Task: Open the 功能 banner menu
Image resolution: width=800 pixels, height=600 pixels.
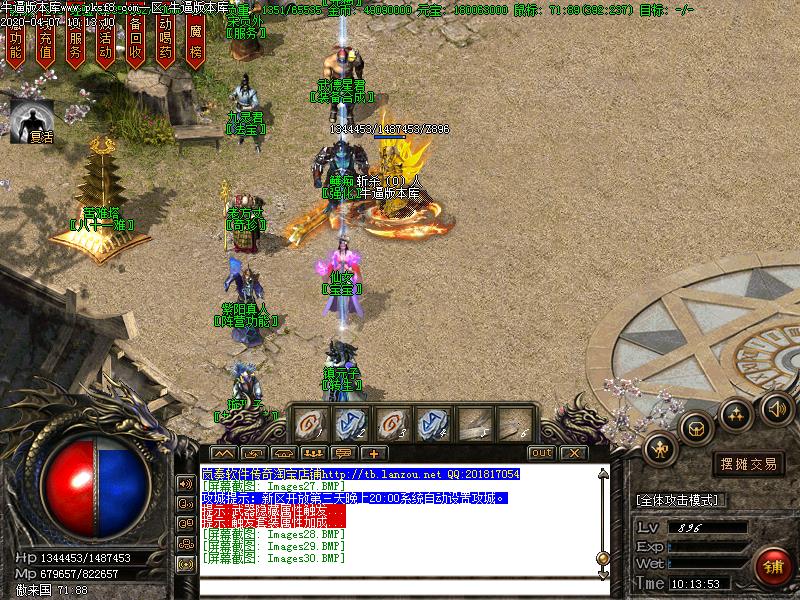Action: 15,44
